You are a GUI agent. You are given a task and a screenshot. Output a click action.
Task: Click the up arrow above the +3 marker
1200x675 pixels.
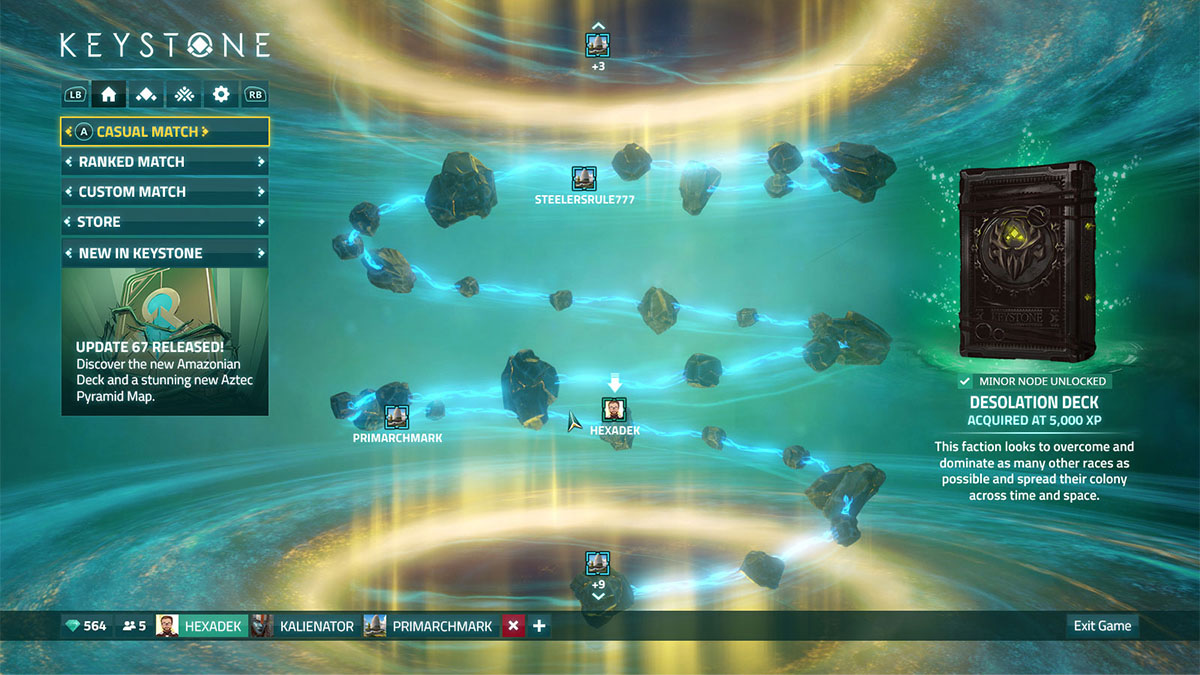coord(597,26)
